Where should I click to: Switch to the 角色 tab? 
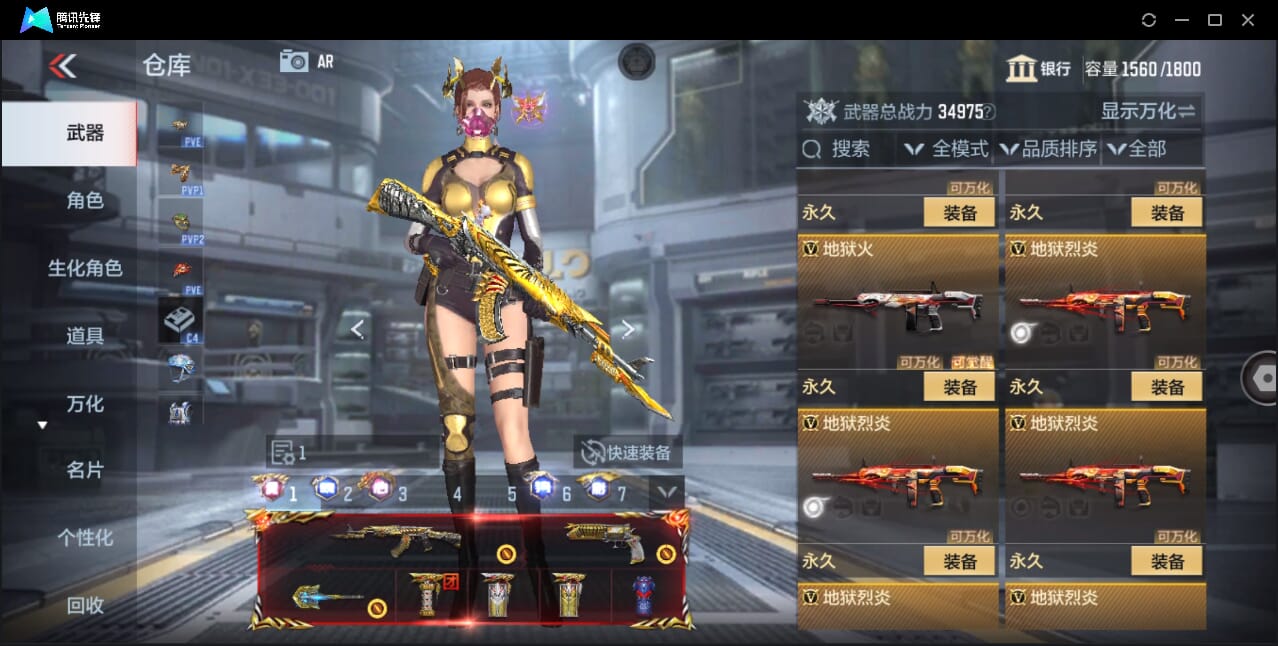[x=85, y=201]
